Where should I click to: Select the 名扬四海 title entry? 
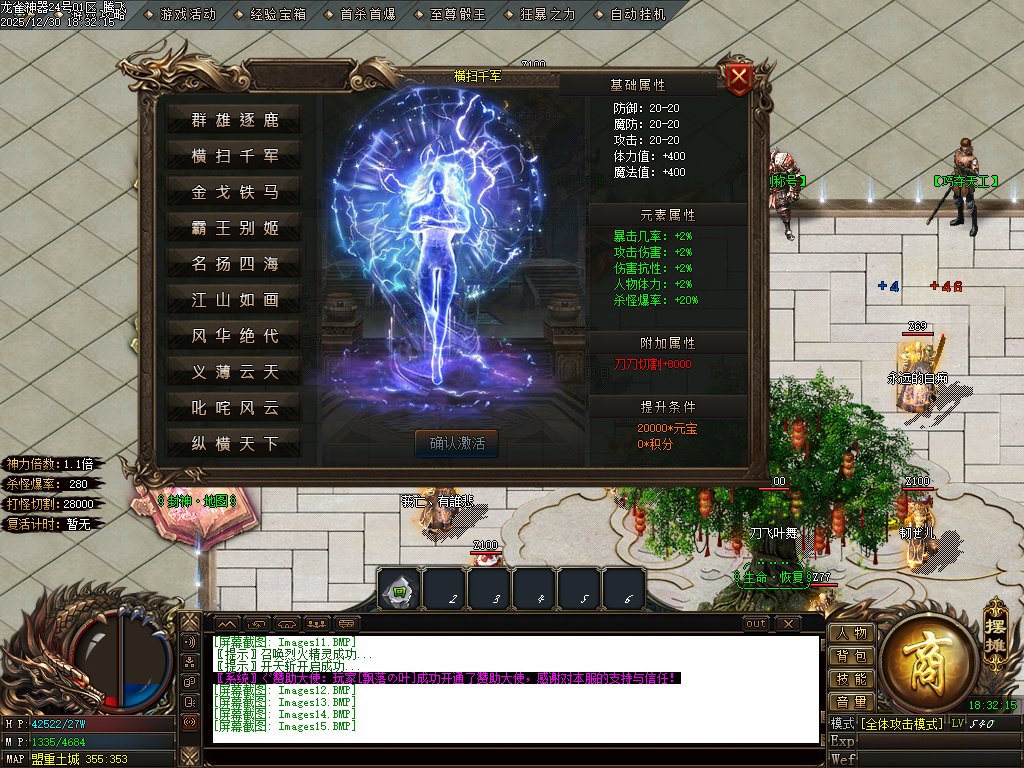pyautogui.click(x=235, y=264)
